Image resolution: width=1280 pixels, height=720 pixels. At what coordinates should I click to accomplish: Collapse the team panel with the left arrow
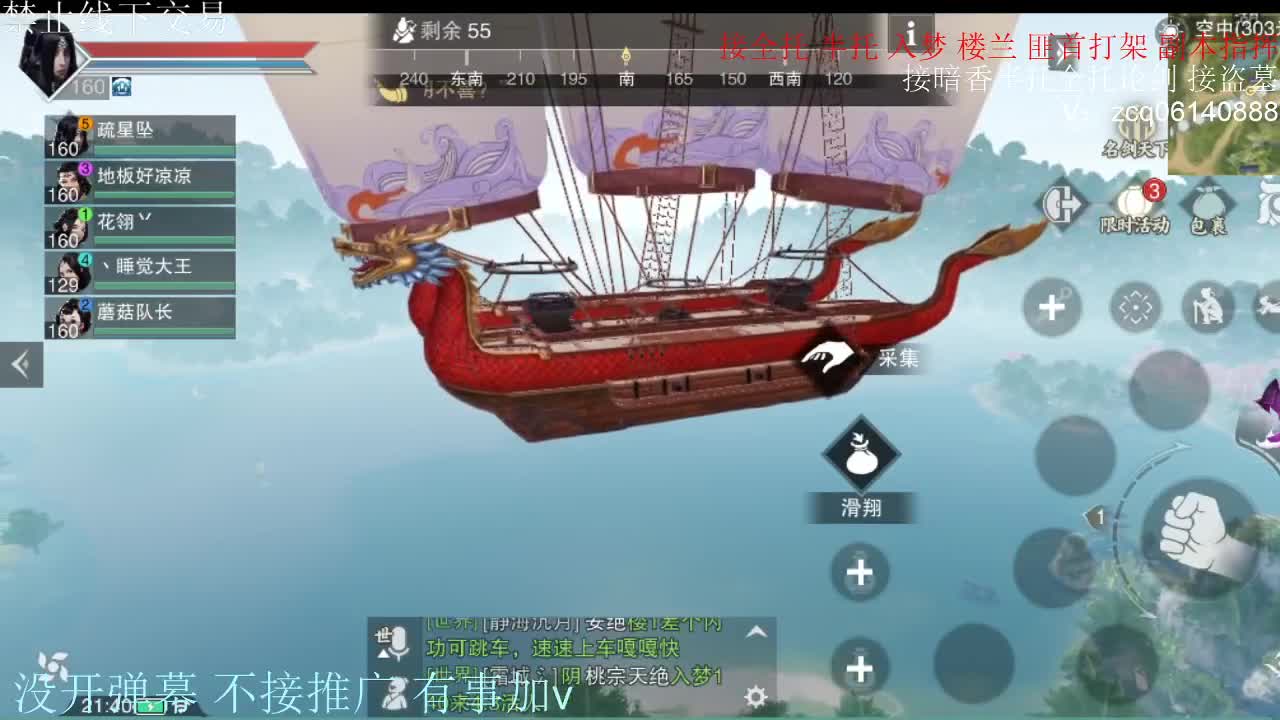click(21, 364)
